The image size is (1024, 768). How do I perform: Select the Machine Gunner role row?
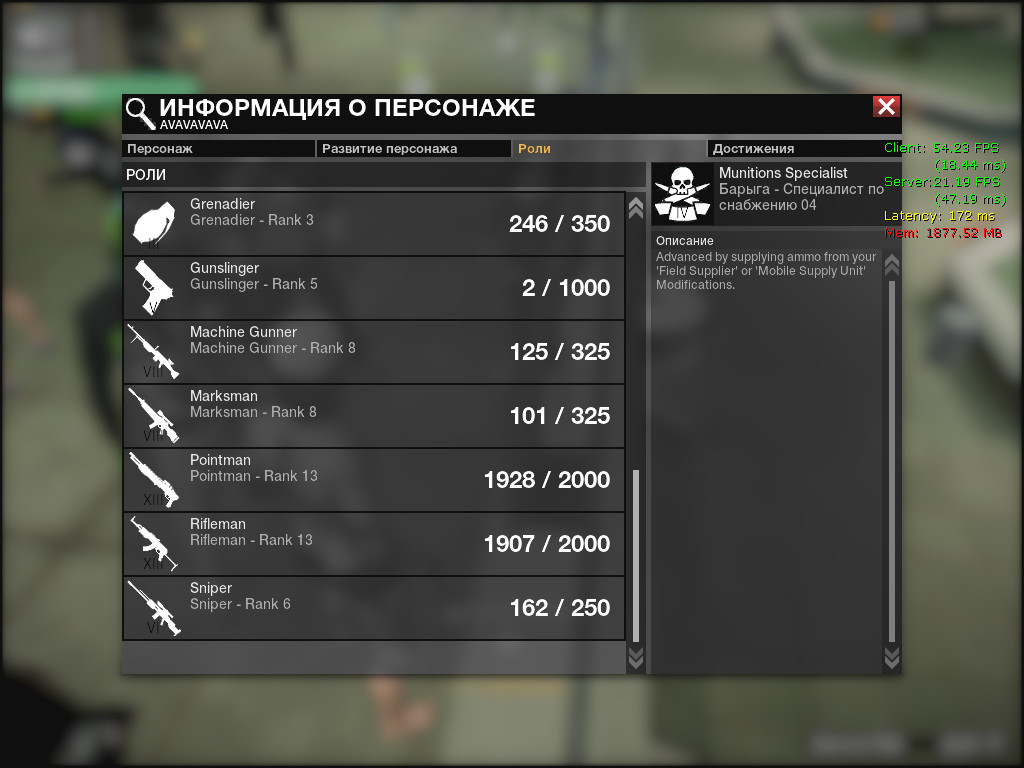(374, 352)
